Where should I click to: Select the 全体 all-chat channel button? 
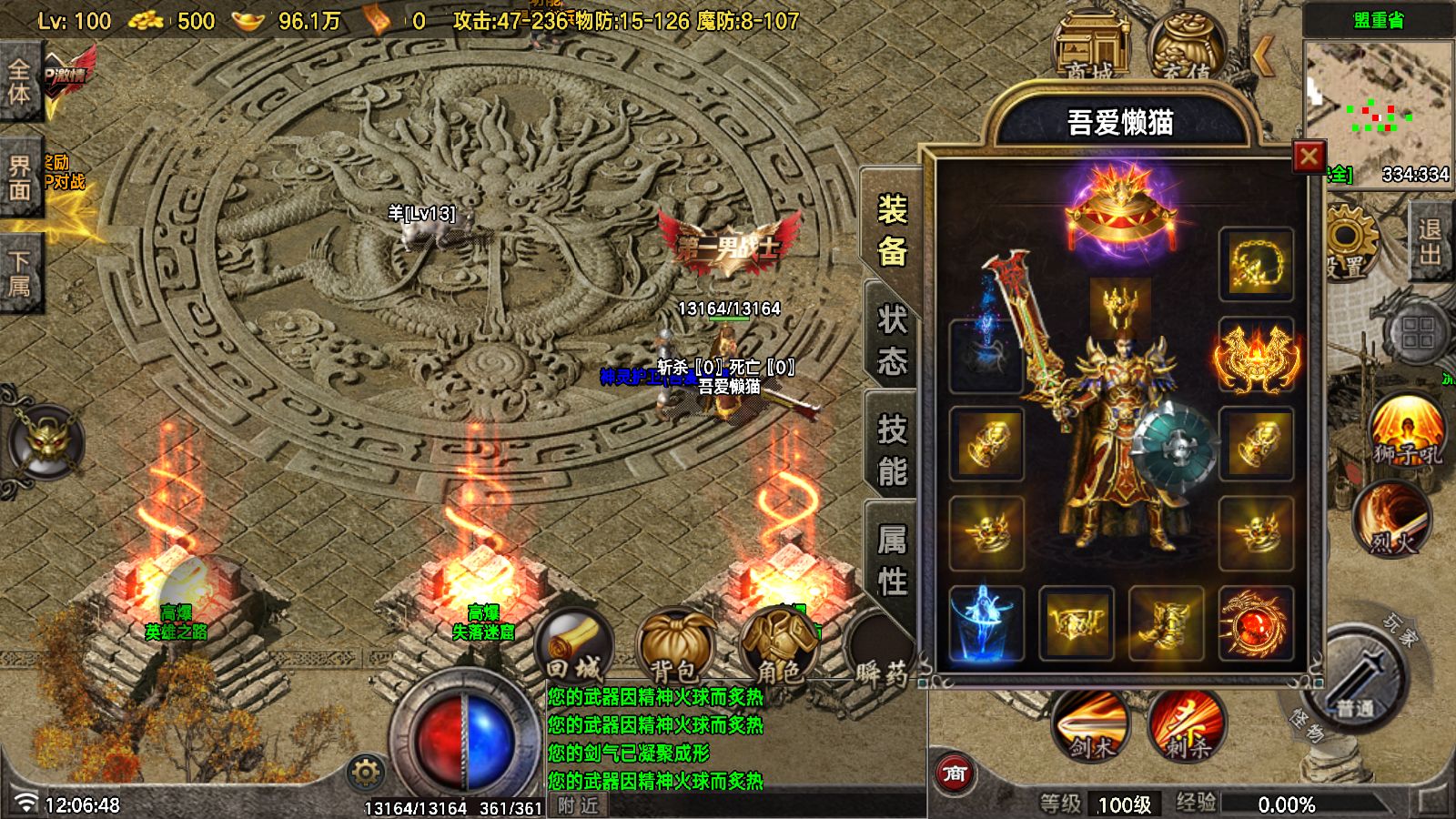click(x=20, y=82)
